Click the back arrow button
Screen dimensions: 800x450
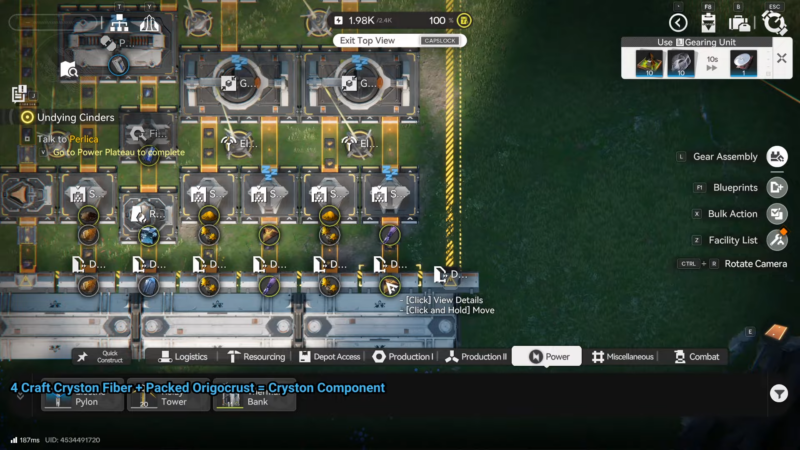click(678, 22)
